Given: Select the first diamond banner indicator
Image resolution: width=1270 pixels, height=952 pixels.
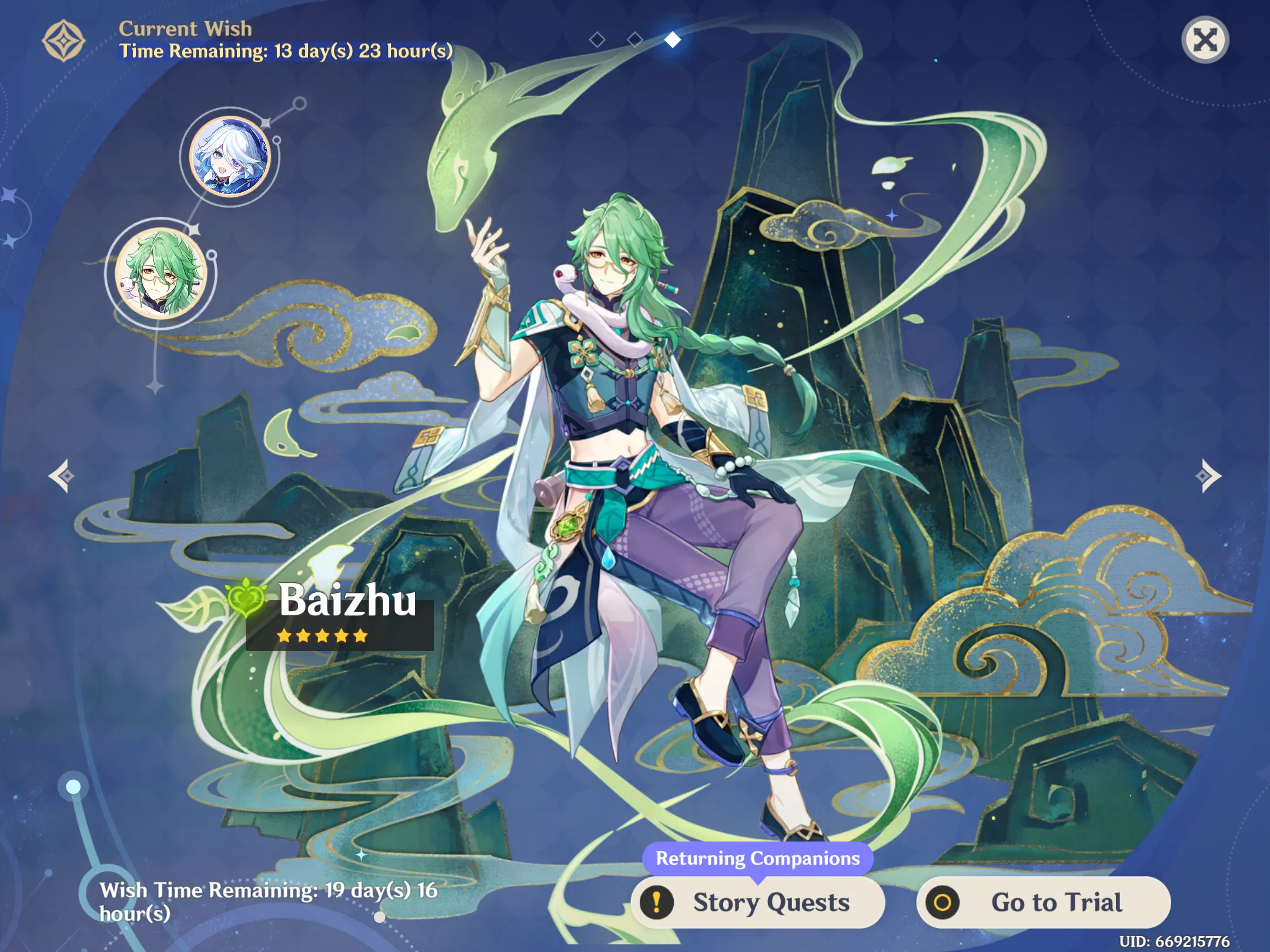Looking at the screenshot, I should point(598,40).
